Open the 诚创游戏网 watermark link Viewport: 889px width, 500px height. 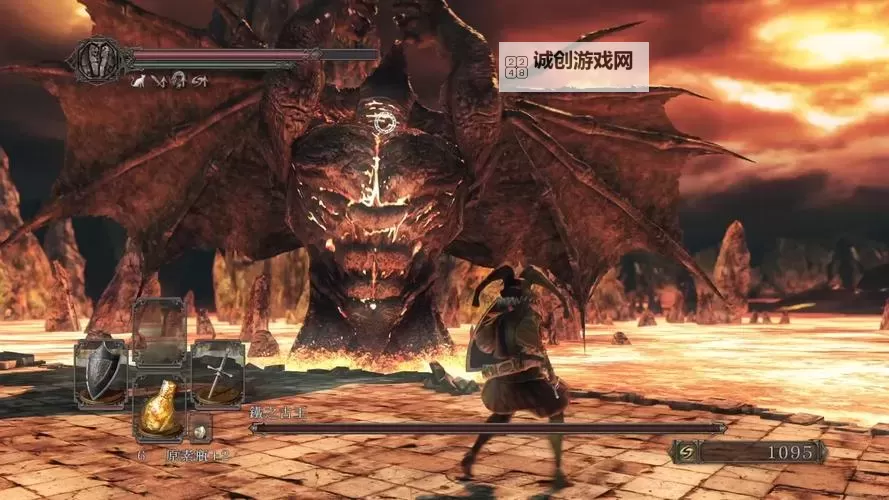point(574,66)
